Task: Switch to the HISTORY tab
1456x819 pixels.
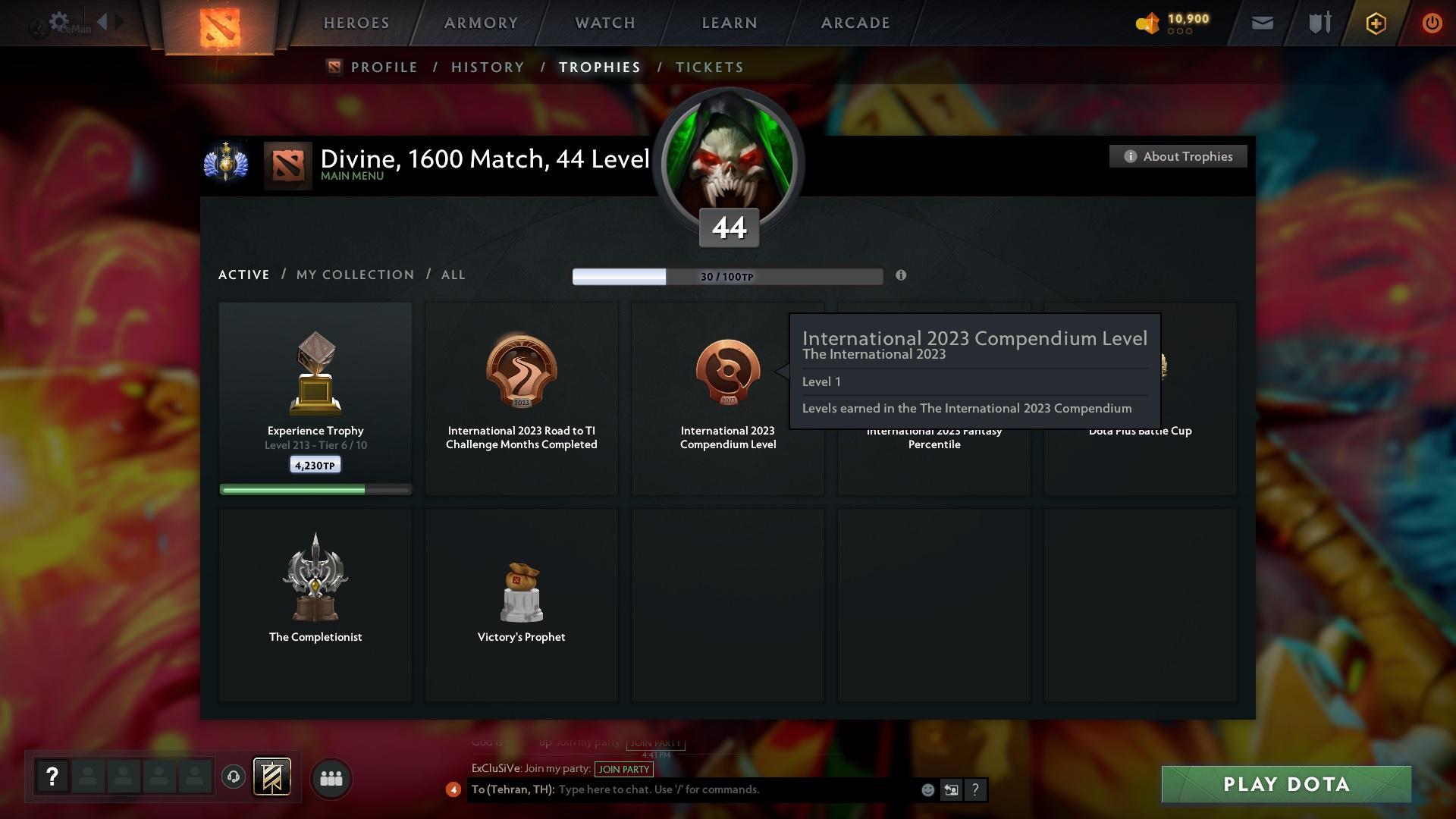Action: [x=487, y=67]
